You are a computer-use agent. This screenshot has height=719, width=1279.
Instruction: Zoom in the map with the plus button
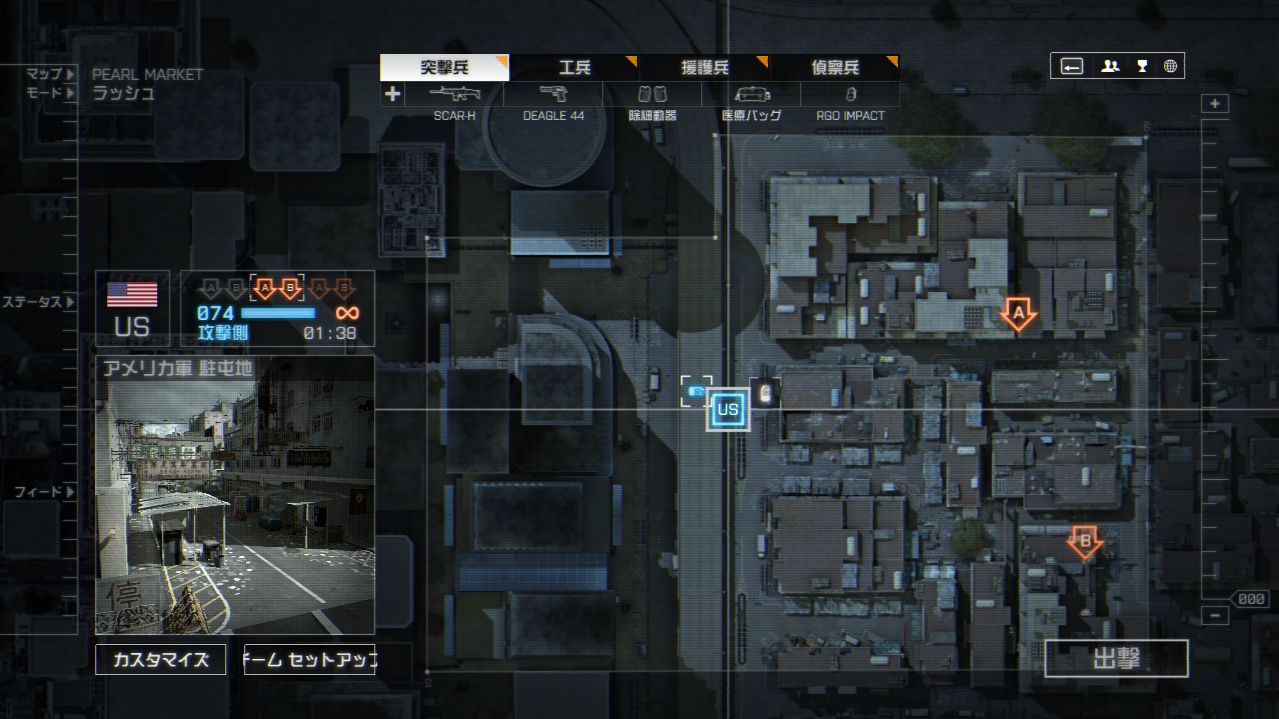1215,104
